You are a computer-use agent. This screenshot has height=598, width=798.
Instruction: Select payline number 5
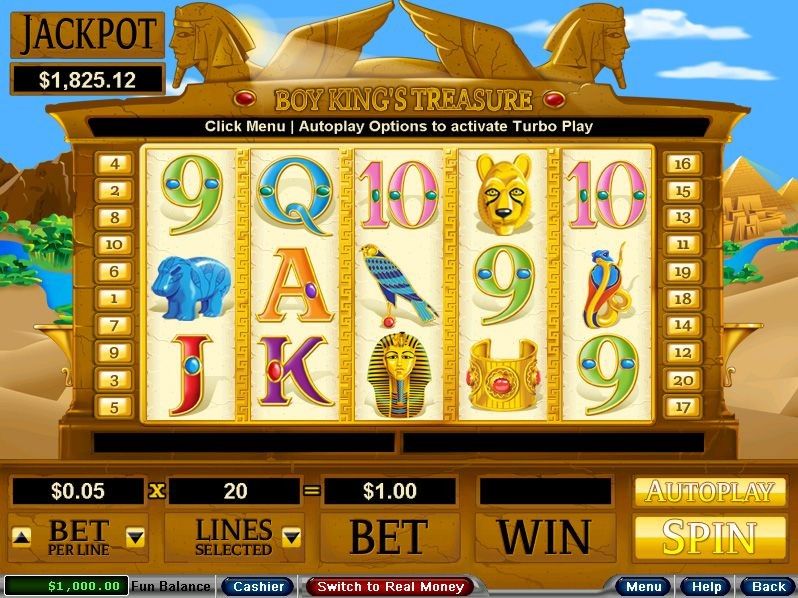[114, 407]
